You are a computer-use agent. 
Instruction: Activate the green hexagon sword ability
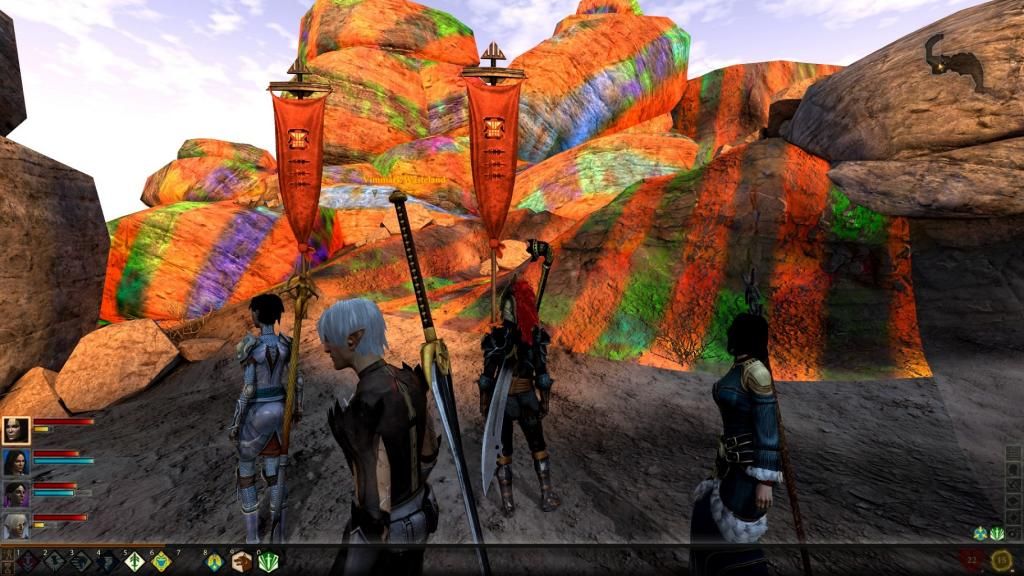pos(267,561)
